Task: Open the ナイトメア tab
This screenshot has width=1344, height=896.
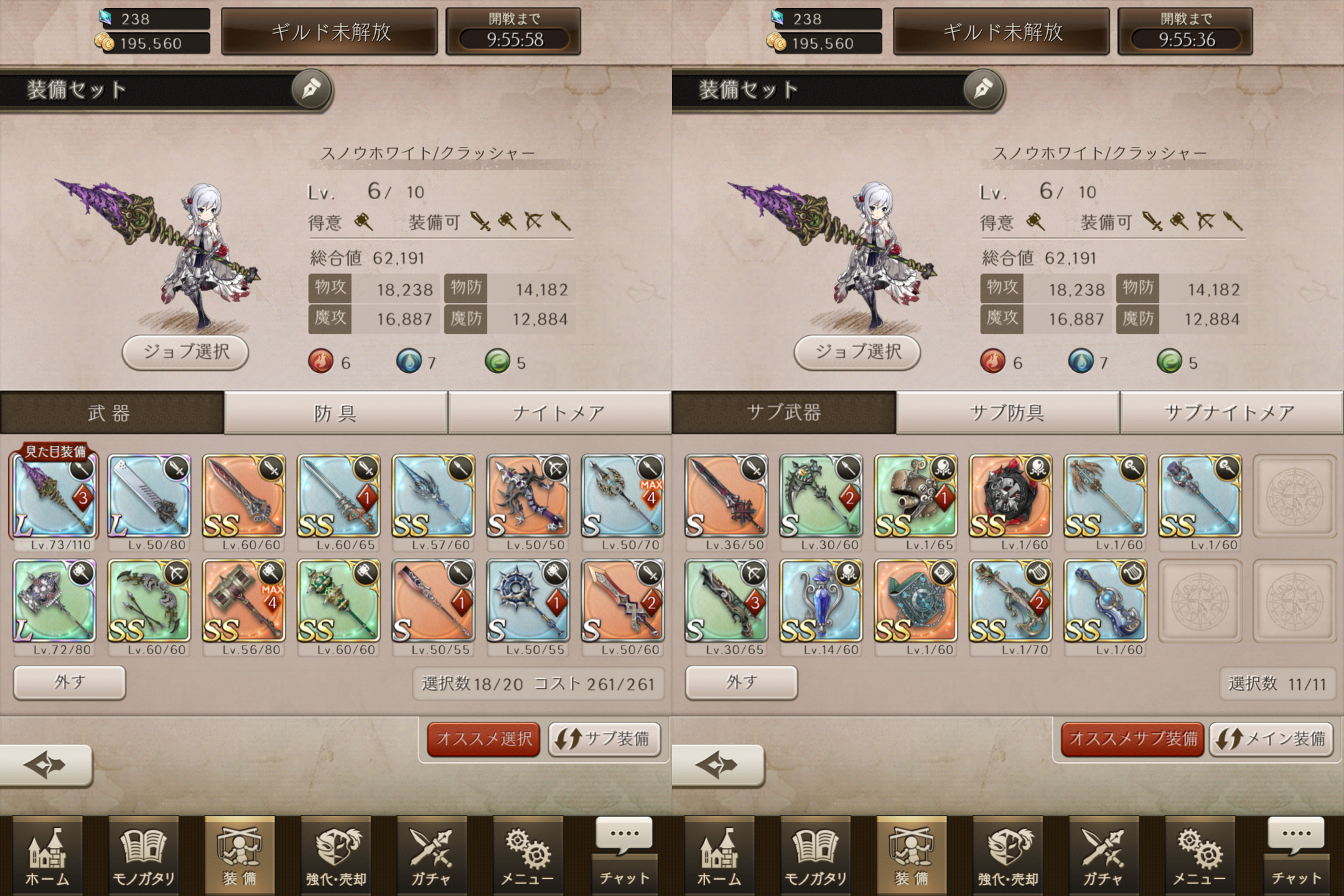Action: (559, 413)
